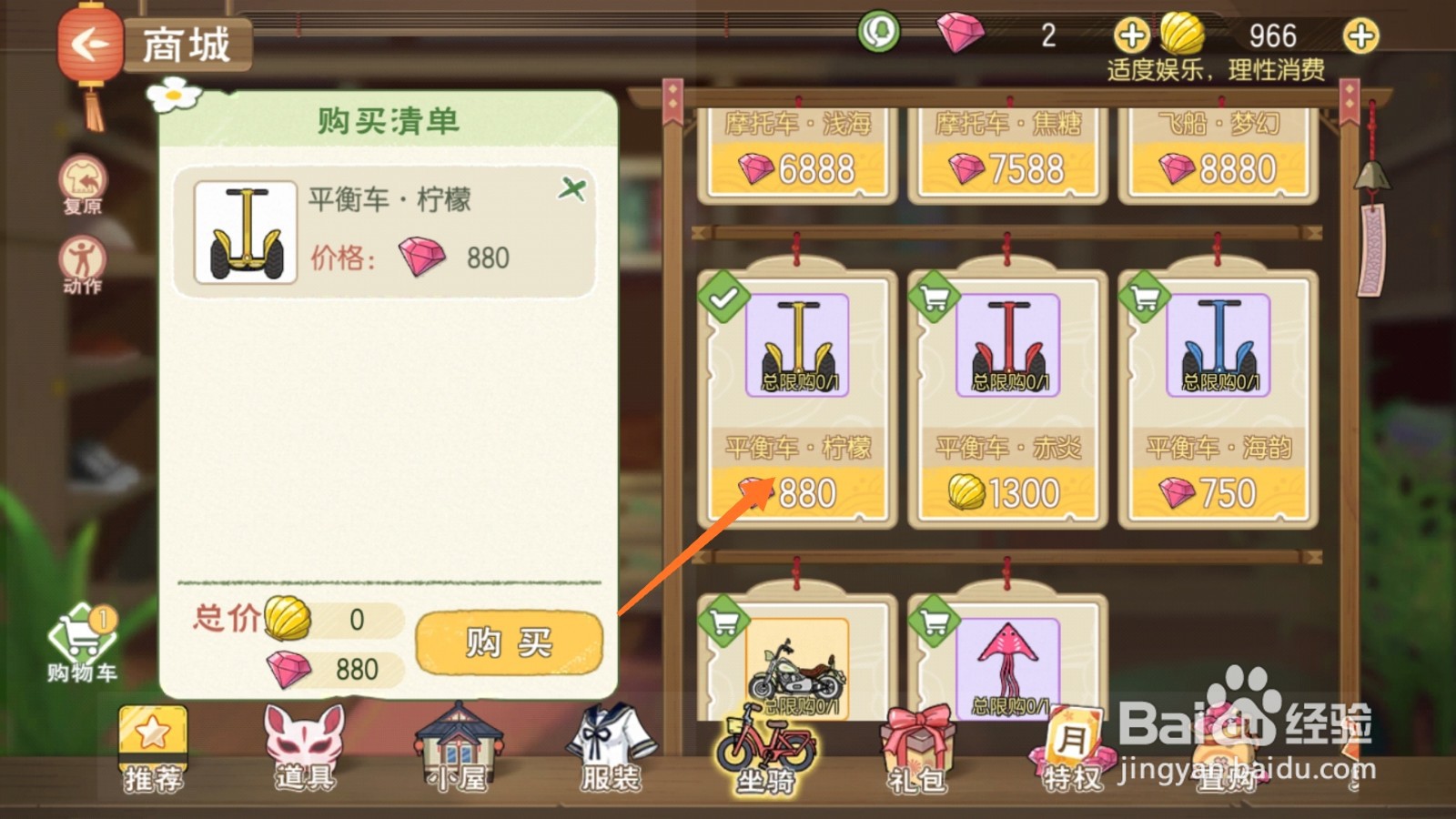
Task: Tap the plus icon beside the shell balance
Action: [1361, 36]
